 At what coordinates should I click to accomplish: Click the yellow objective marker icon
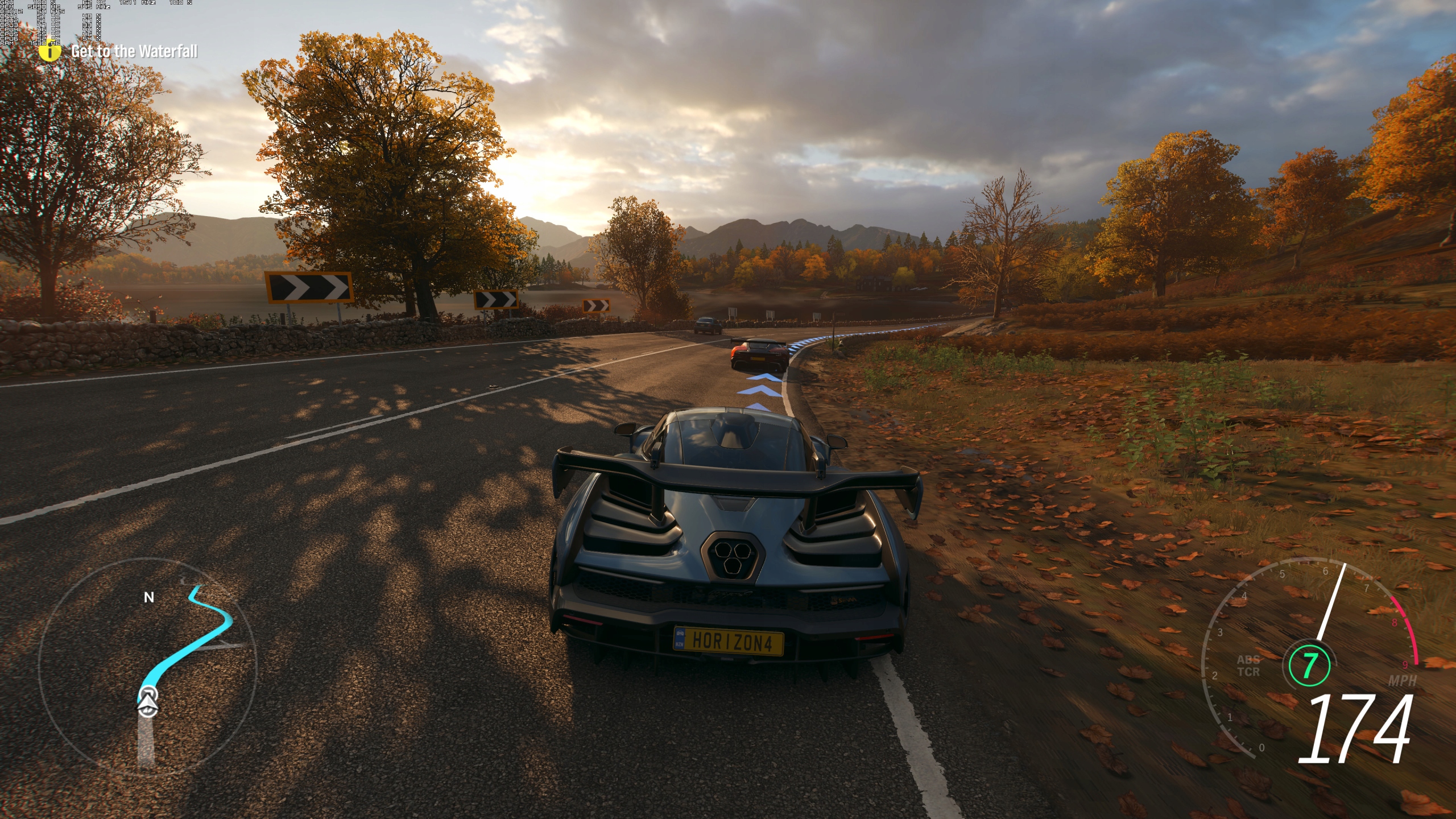click(50, 52)
